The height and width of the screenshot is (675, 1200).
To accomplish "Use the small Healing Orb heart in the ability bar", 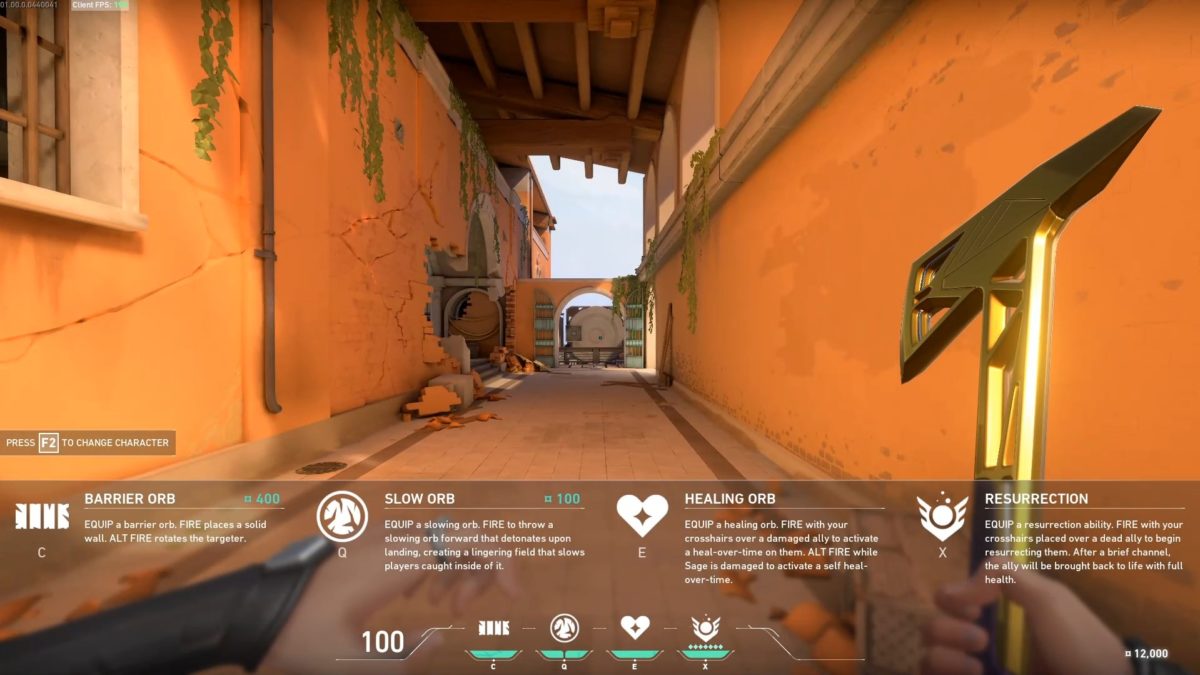I will (635, 627).
